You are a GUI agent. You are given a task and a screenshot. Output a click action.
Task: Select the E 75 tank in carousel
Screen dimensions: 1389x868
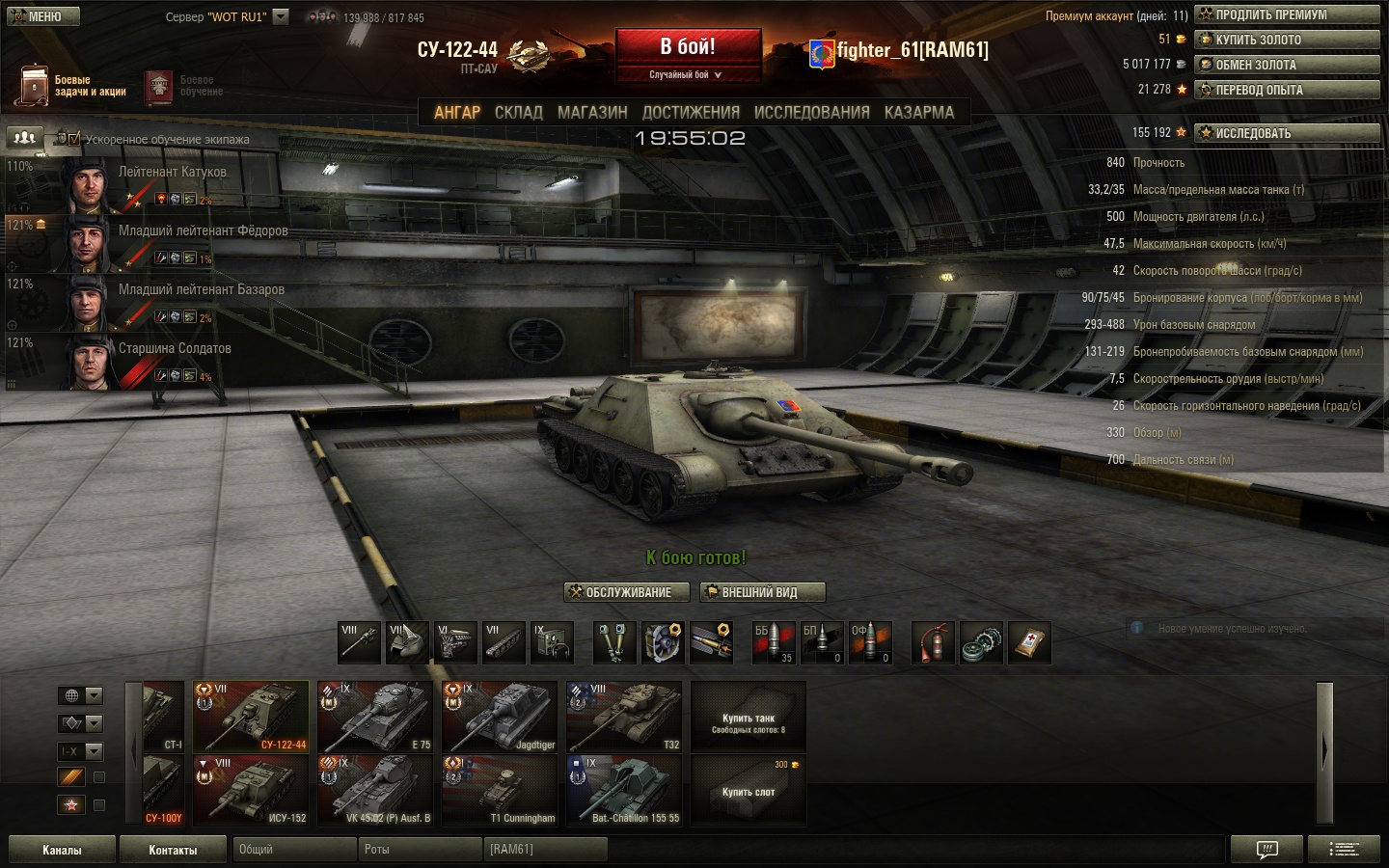(374, 717)
